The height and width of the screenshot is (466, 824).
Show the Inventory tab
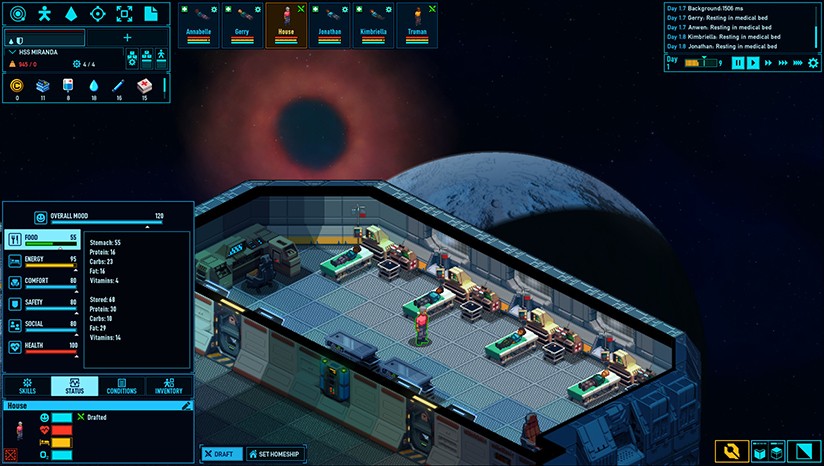coord(167,386)
